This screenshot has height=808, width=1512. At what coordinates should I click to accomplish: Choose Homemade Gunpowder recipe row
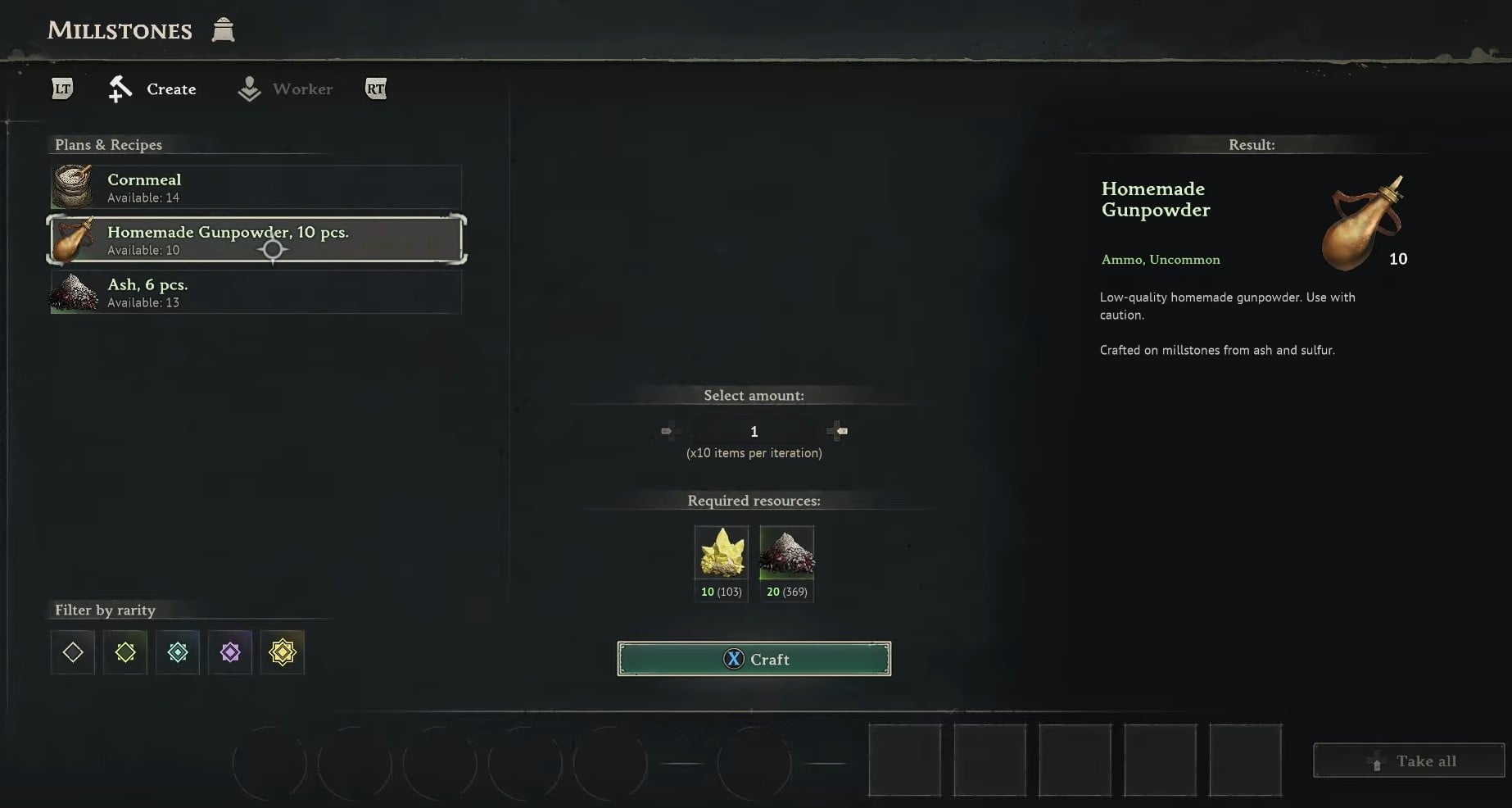click(256, 239)
